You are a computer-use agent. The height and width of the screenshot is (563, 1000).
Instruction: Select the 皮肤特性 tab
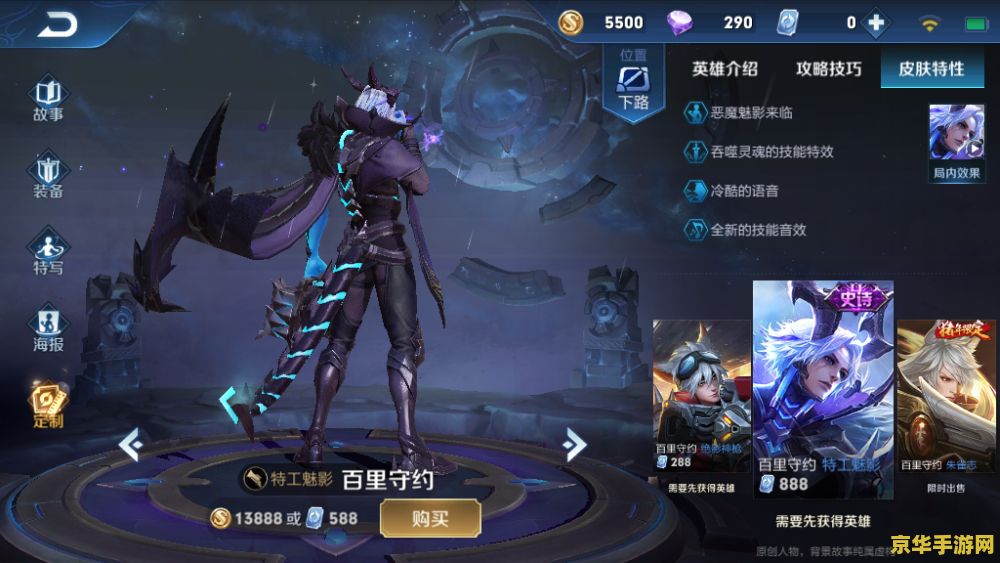(x=931, y=69)
